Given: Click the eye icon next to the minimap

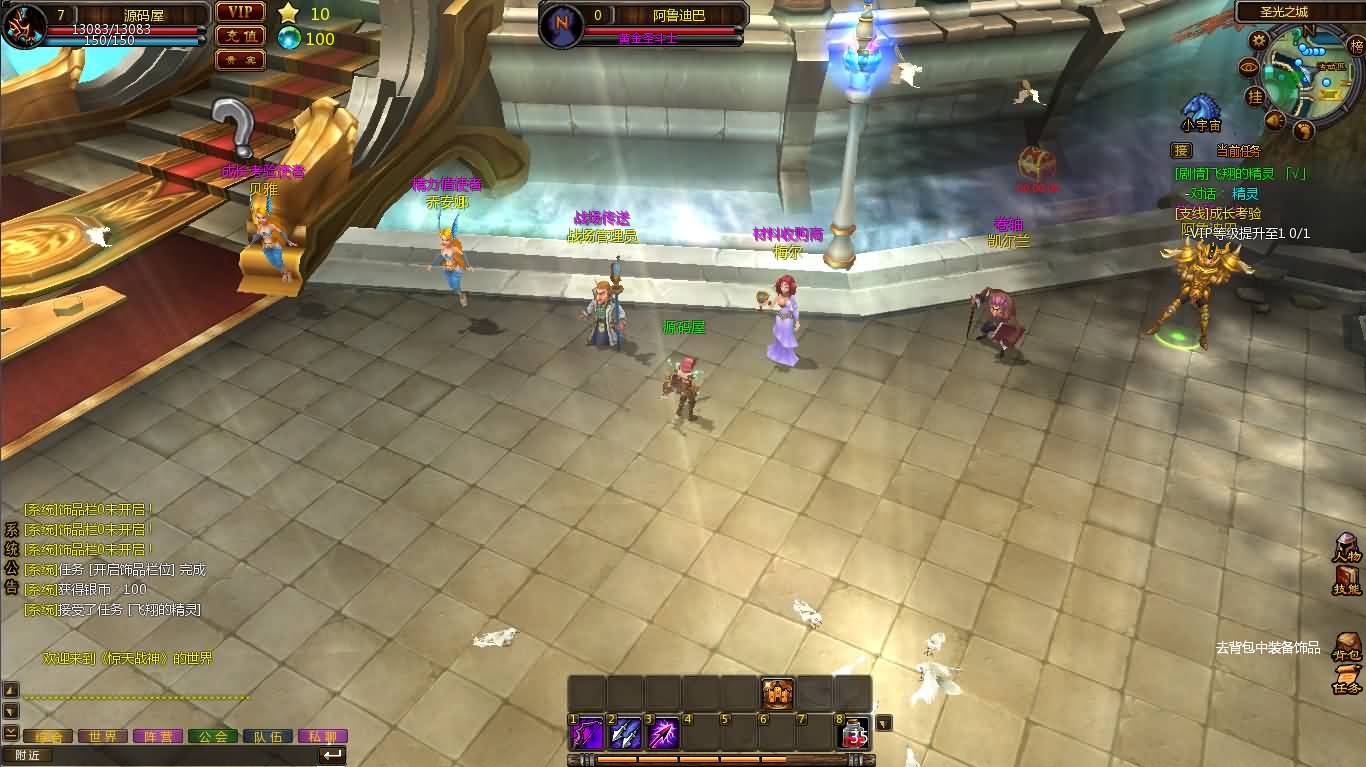Looking at the screenshot, I should pyautogui.click(x=1247, y=67).
